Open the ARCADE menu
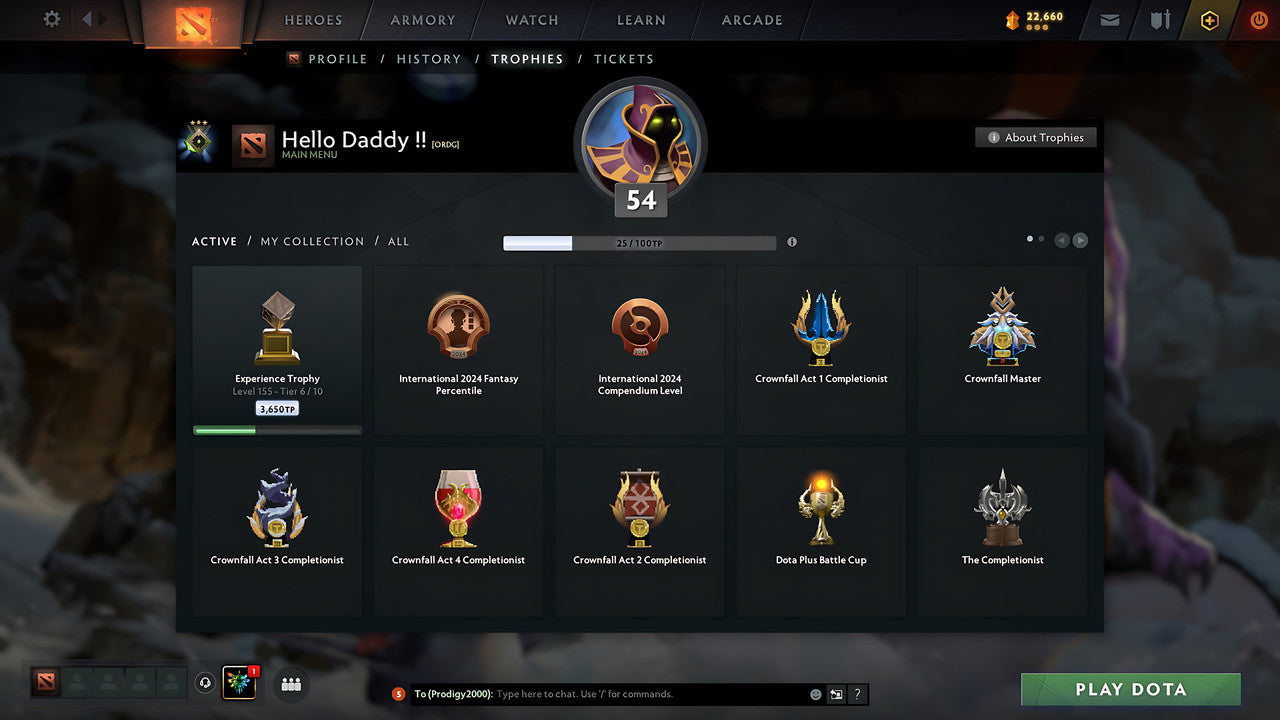This screenshot has height=720, width=1280. click(x=751, y=20)
